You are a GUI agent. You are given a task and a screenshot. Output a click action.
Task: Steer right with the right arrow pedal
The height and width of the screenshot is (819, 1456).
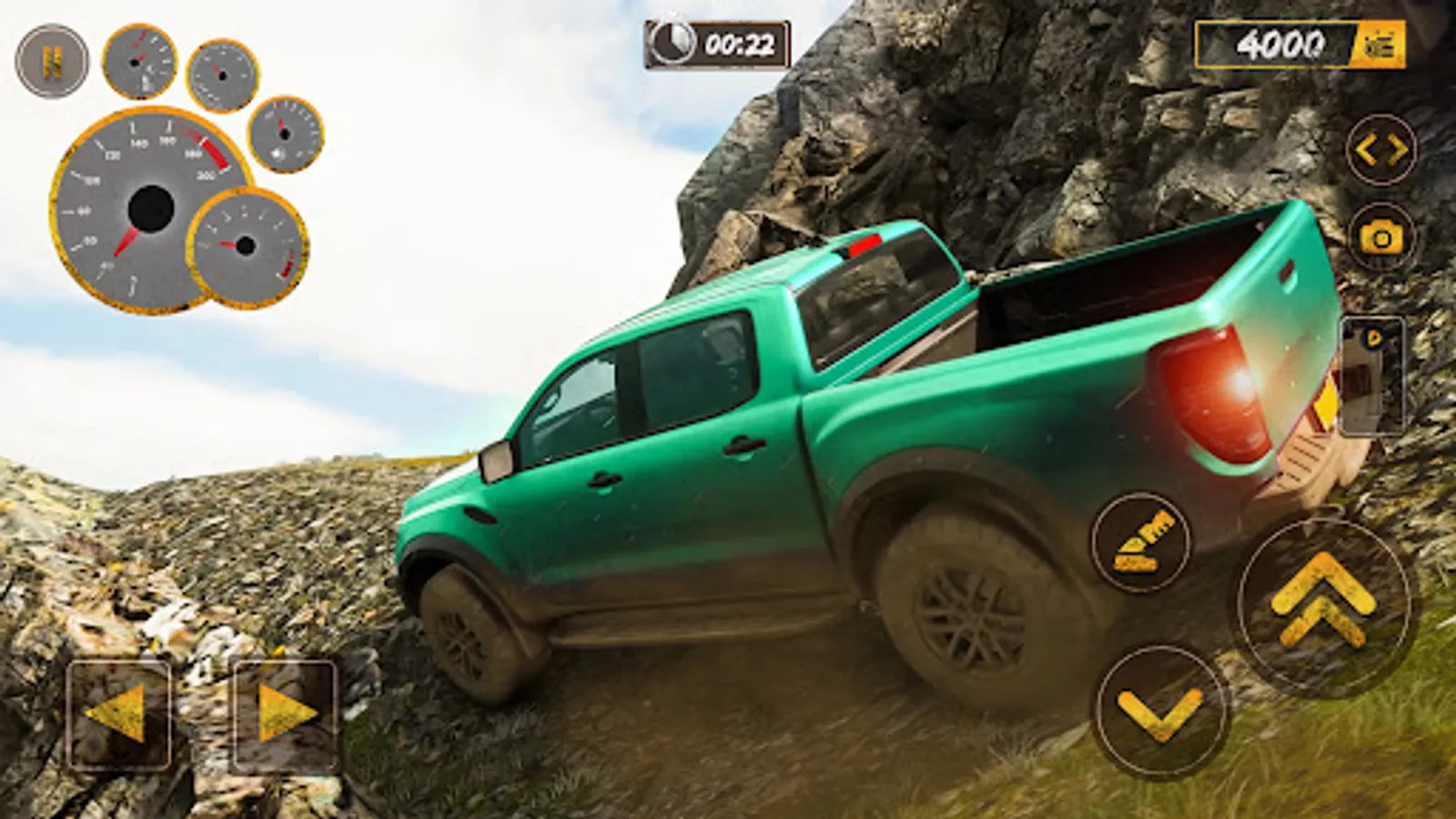(284, 712)
